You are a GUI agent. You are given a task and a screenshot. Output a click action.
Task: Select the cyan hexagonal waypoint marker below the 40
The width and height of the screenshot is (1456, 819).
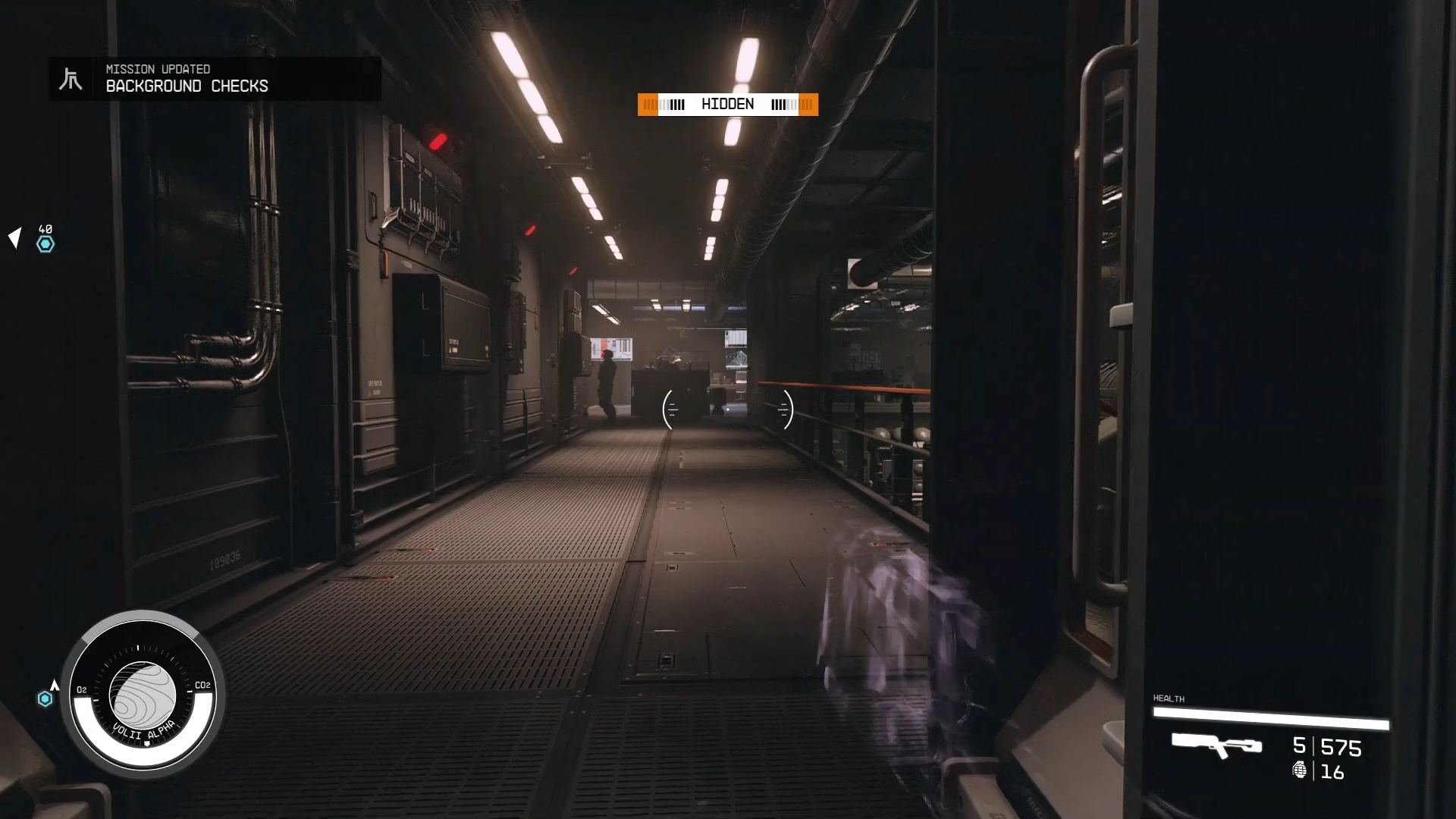45,244
